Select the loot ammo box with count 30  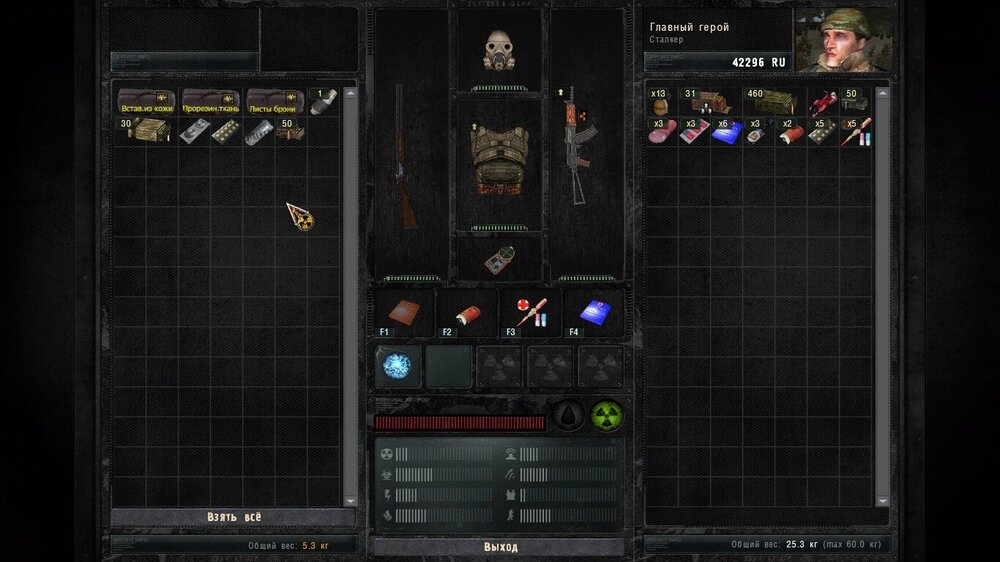[x=146, y=131]
